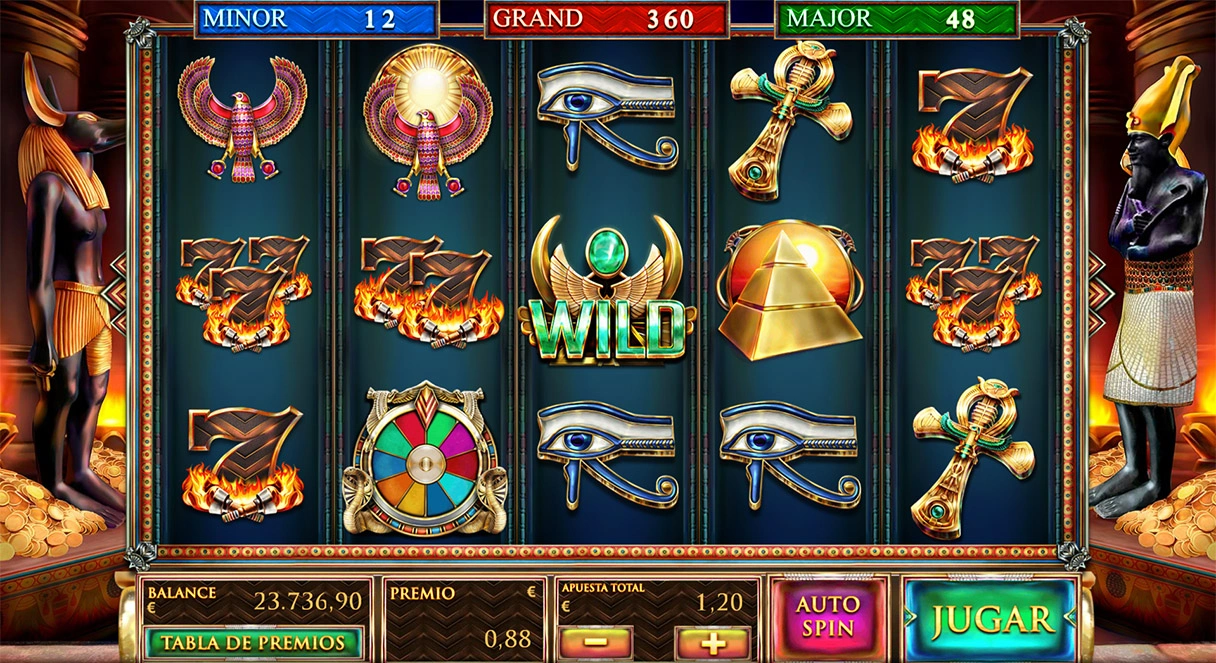Activate the Auto Spin button

tap(828, 617)
